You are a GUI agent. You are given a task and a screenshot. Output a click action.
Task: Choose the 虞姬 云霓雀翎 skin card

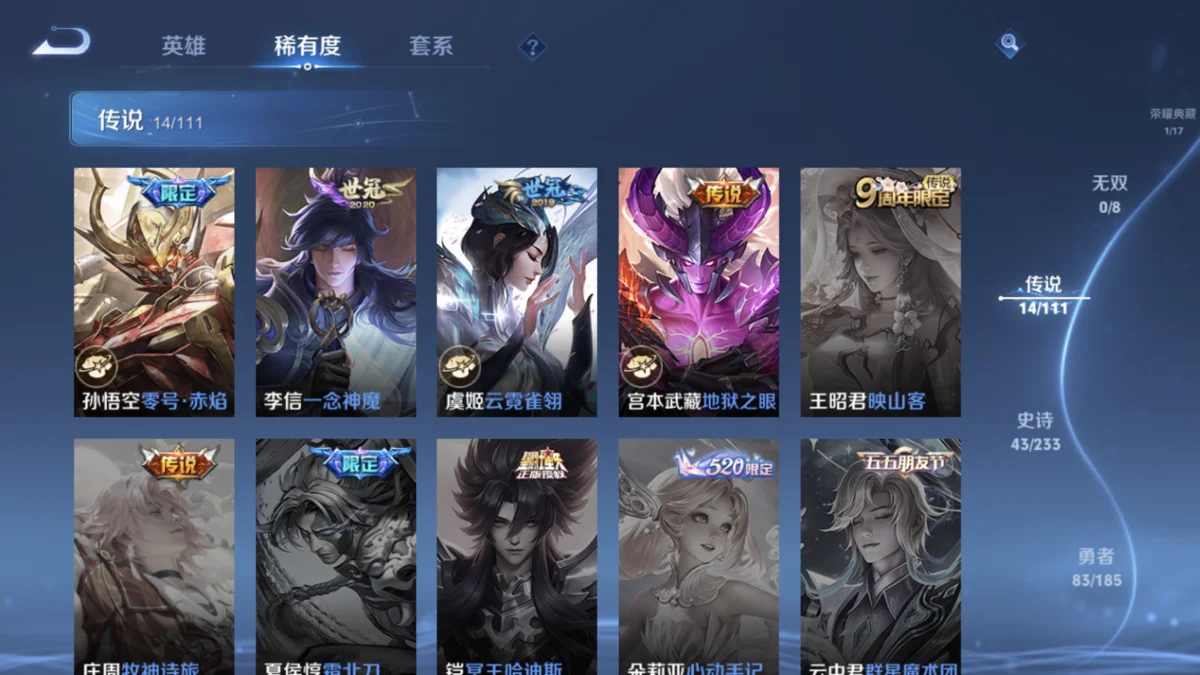point(517,292)
